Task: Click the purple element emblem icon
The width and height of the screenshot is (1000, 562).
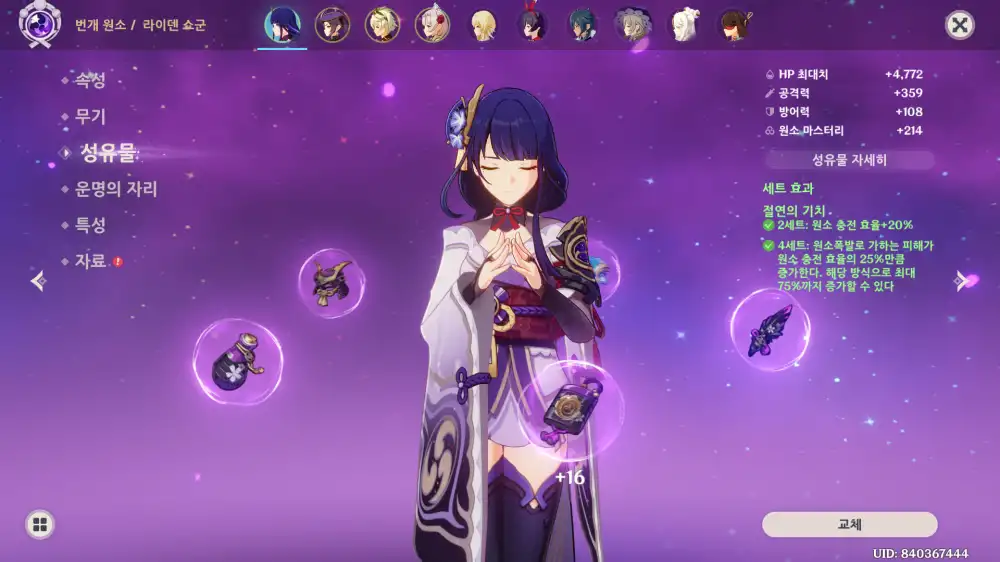Action: (40, 23)
